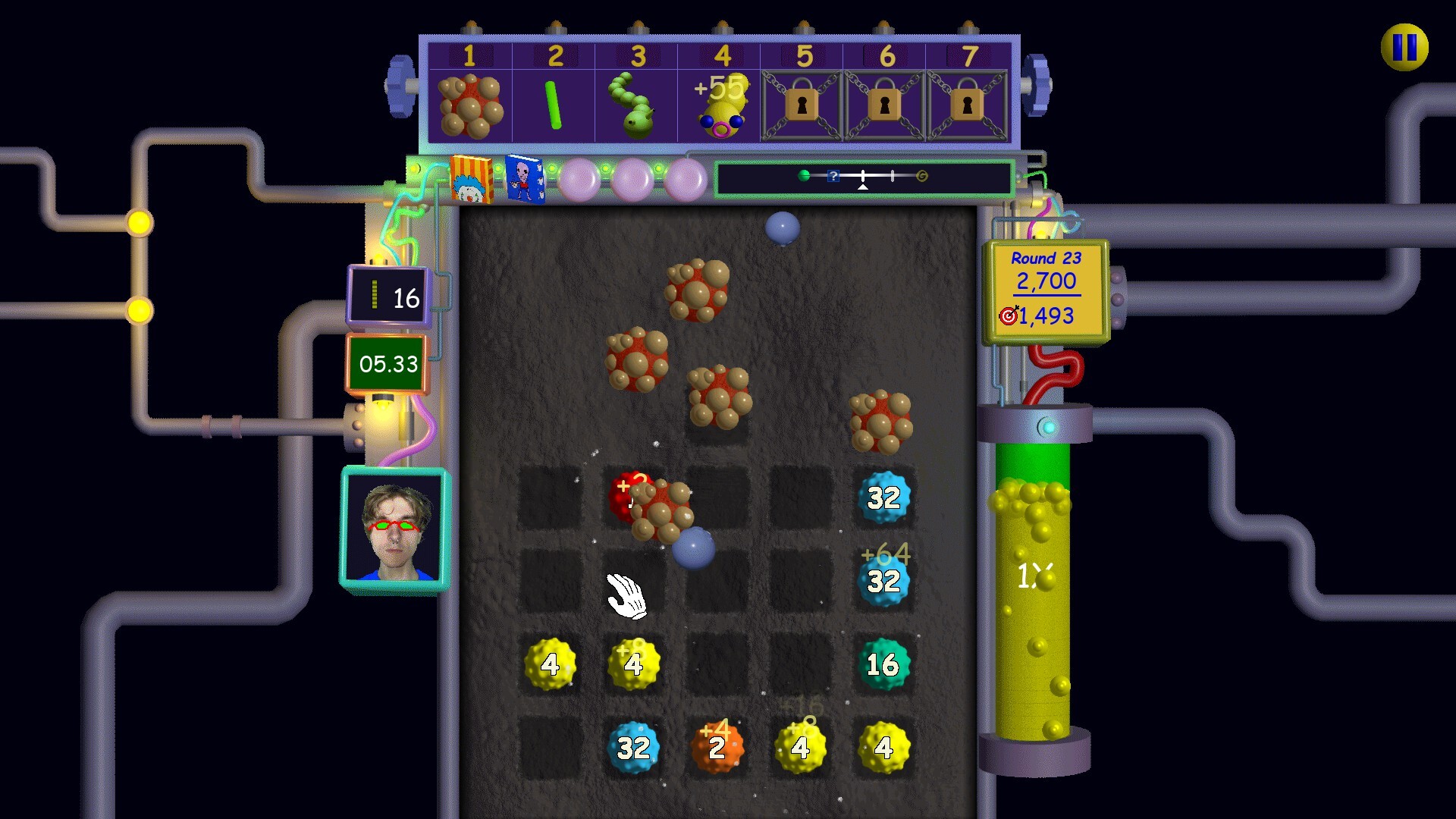Use the blue character card
This screenshot has width=1456, height=819.
click(524, 180)
